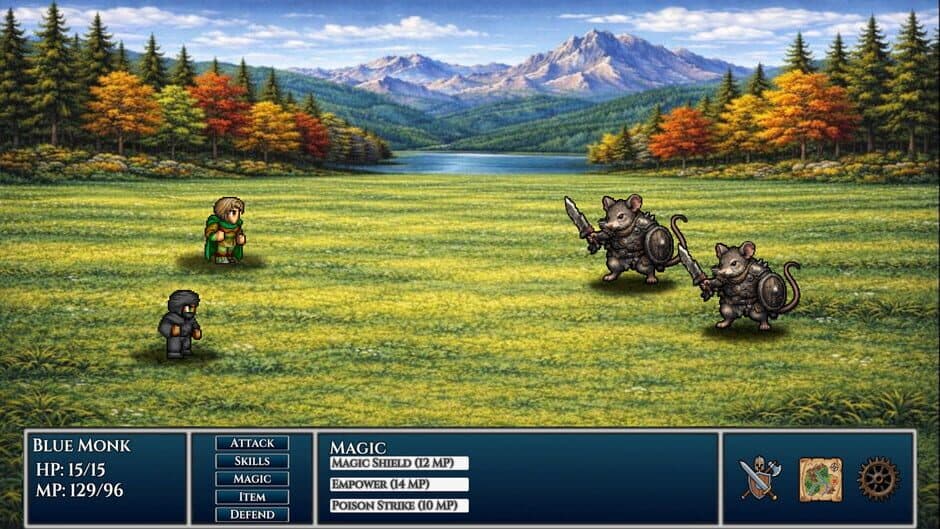940x529 pixels.
Task: Choose the Attack command
Action: click(252, 443)
